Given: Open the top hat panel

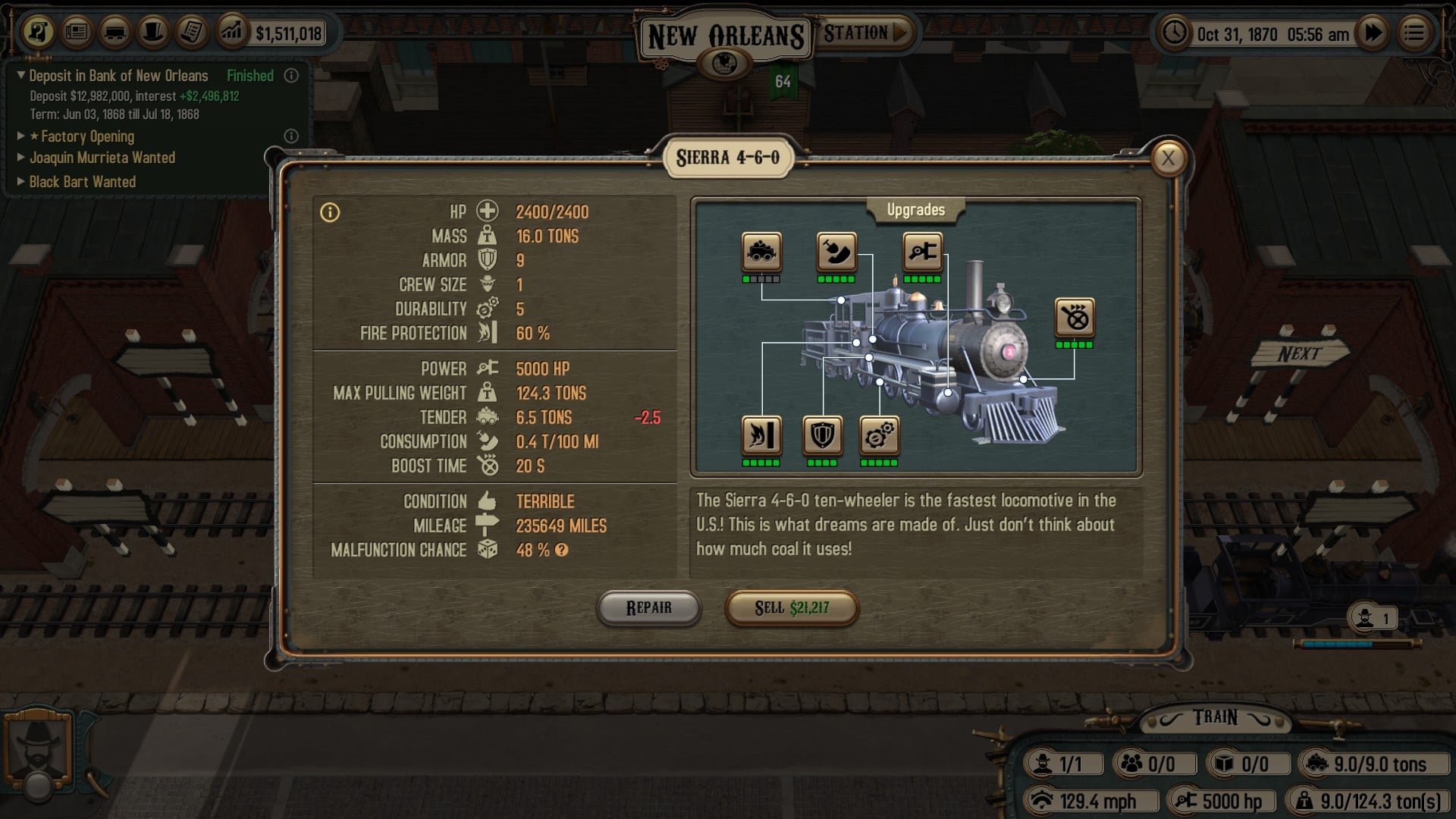Looking at the screenshot, I should (x=153, y=32).
